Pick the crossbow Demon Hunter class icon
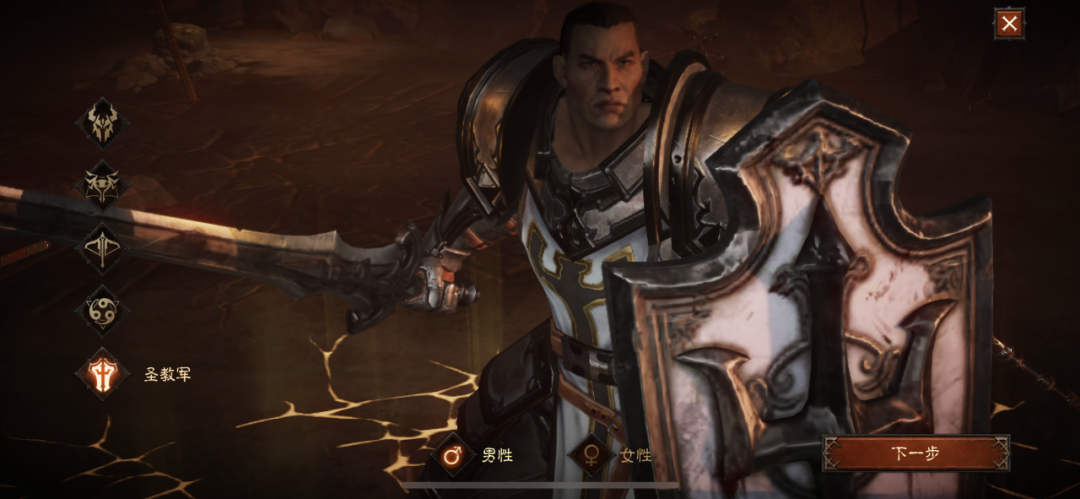This screenshot has height=499, width=1080. 103,248
